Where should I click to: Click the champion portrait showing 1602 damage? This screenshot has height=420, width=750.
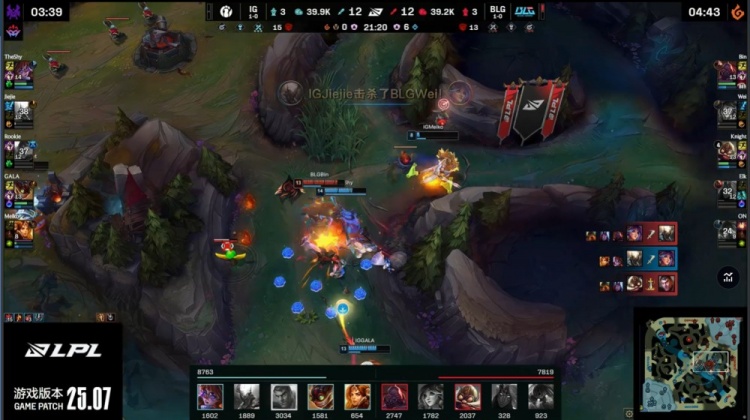tap(210, 396)
